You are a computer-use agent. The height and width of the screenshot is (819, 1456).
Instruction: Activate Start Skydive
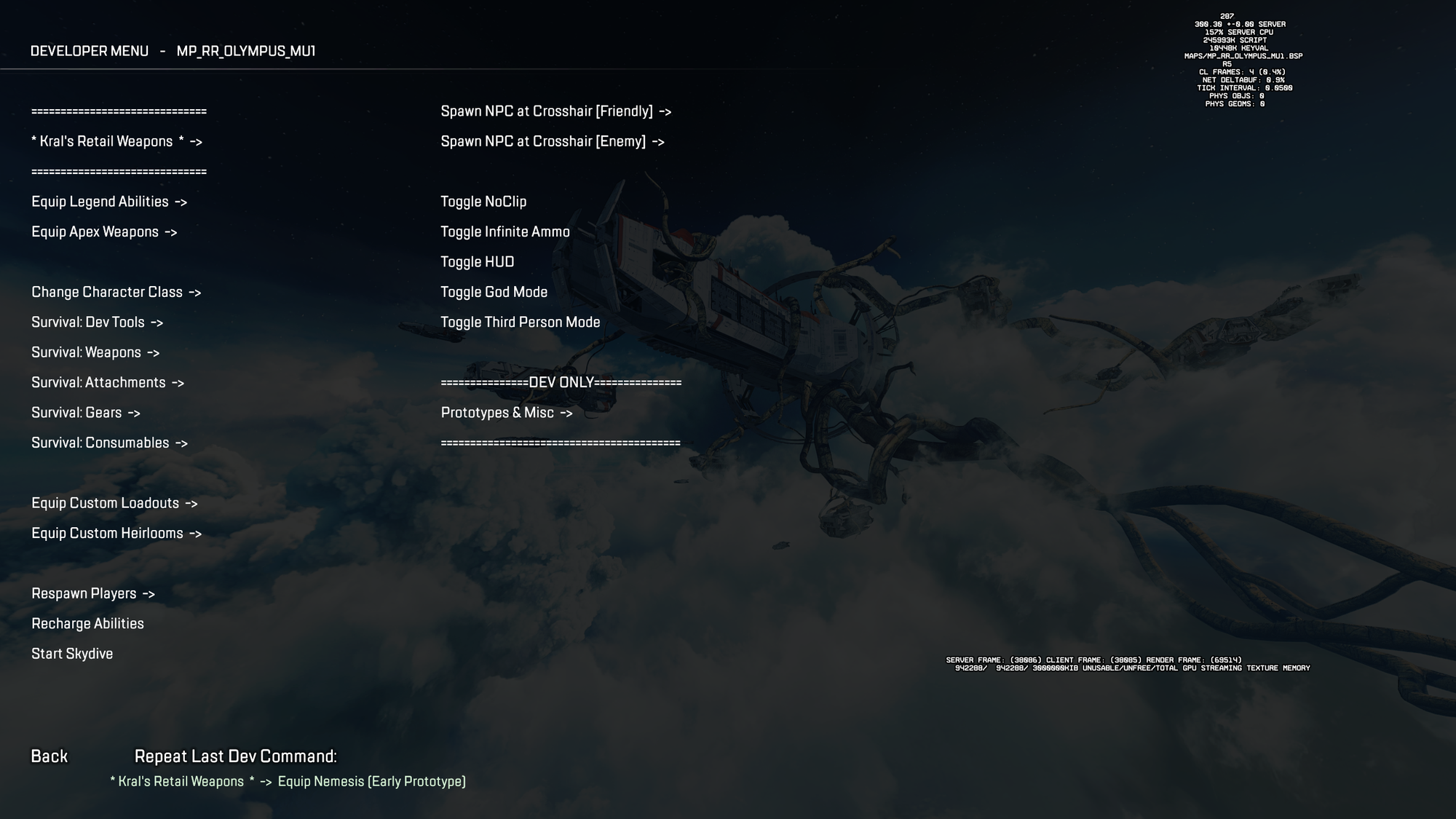coord(72,654)
